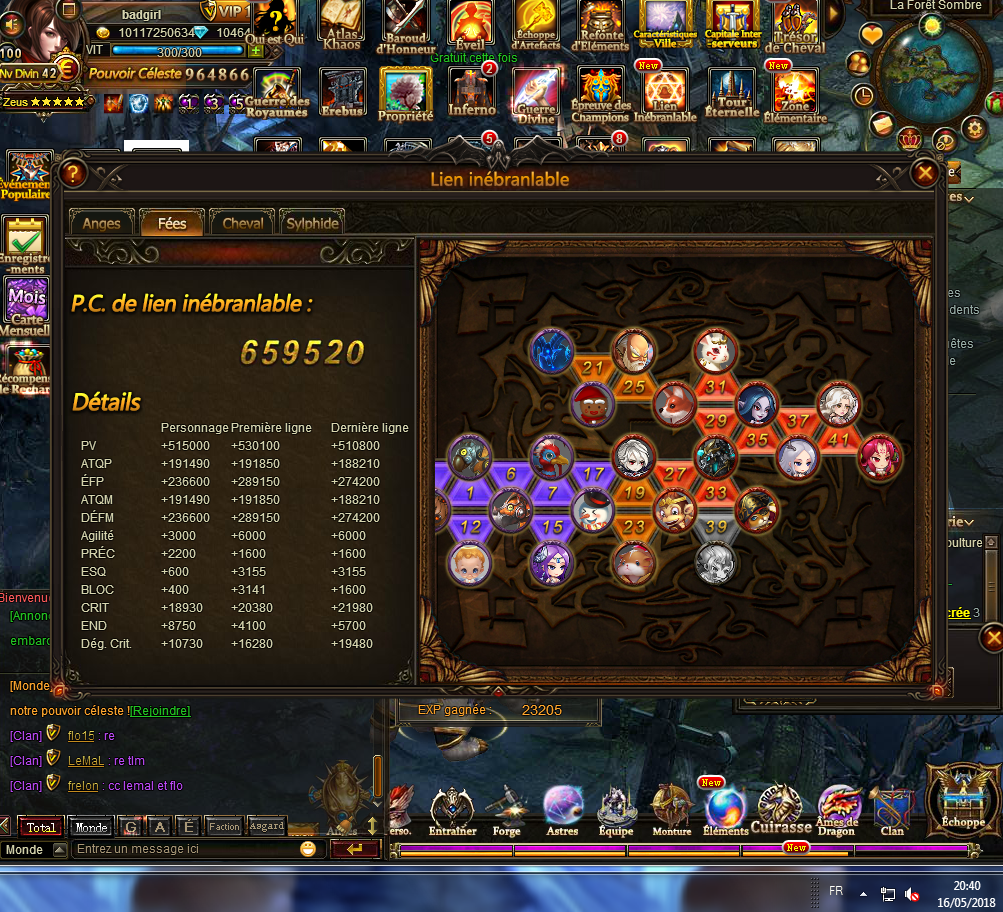
Task: Open the Atlas Khaos menu icon
Action: pyautogui.click(x=342, y=23)
